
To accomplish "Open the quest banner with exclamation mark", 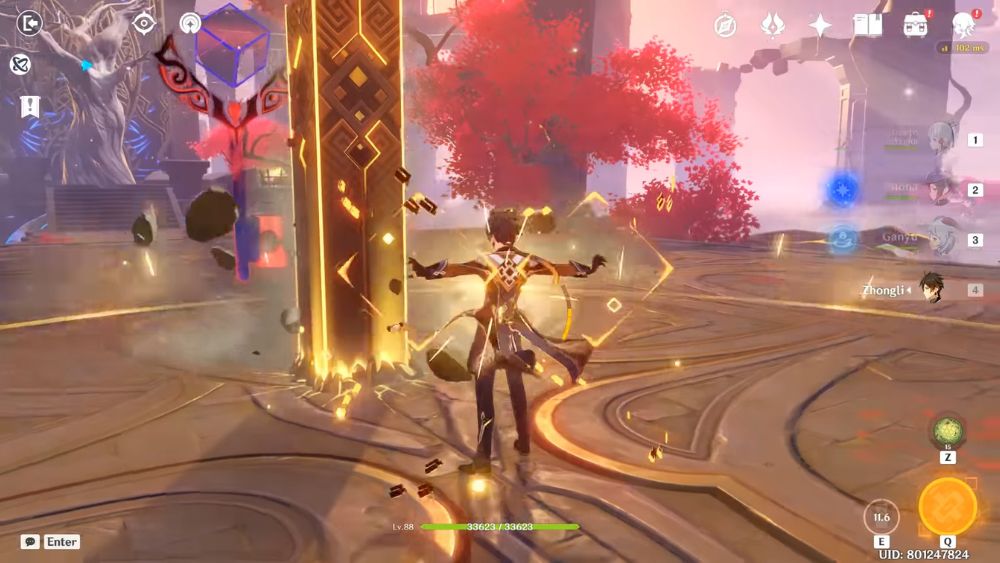I will click(30, 105).
